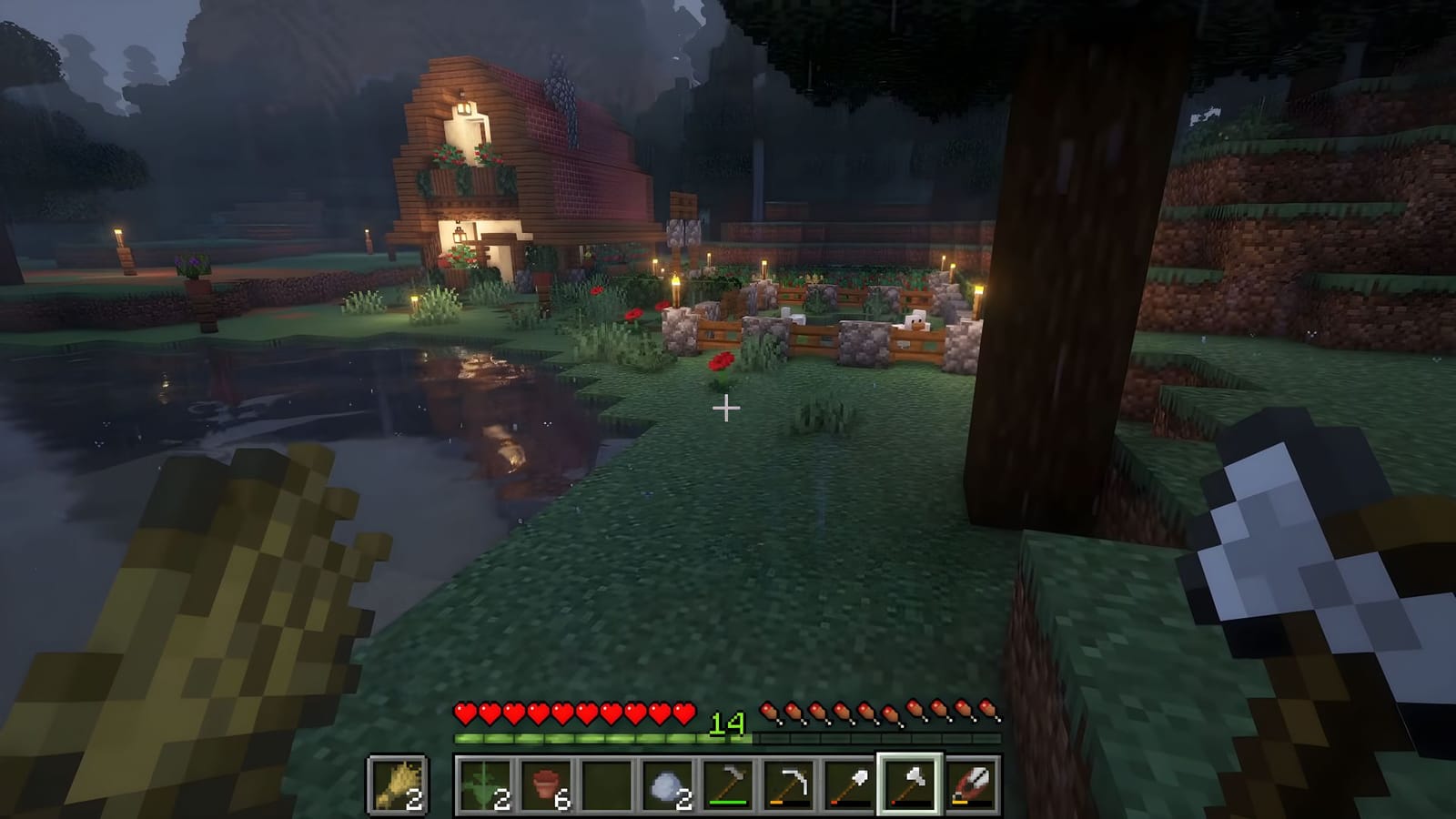
Task: Click the leftmost red heart icon
Action: coord(464,712)
